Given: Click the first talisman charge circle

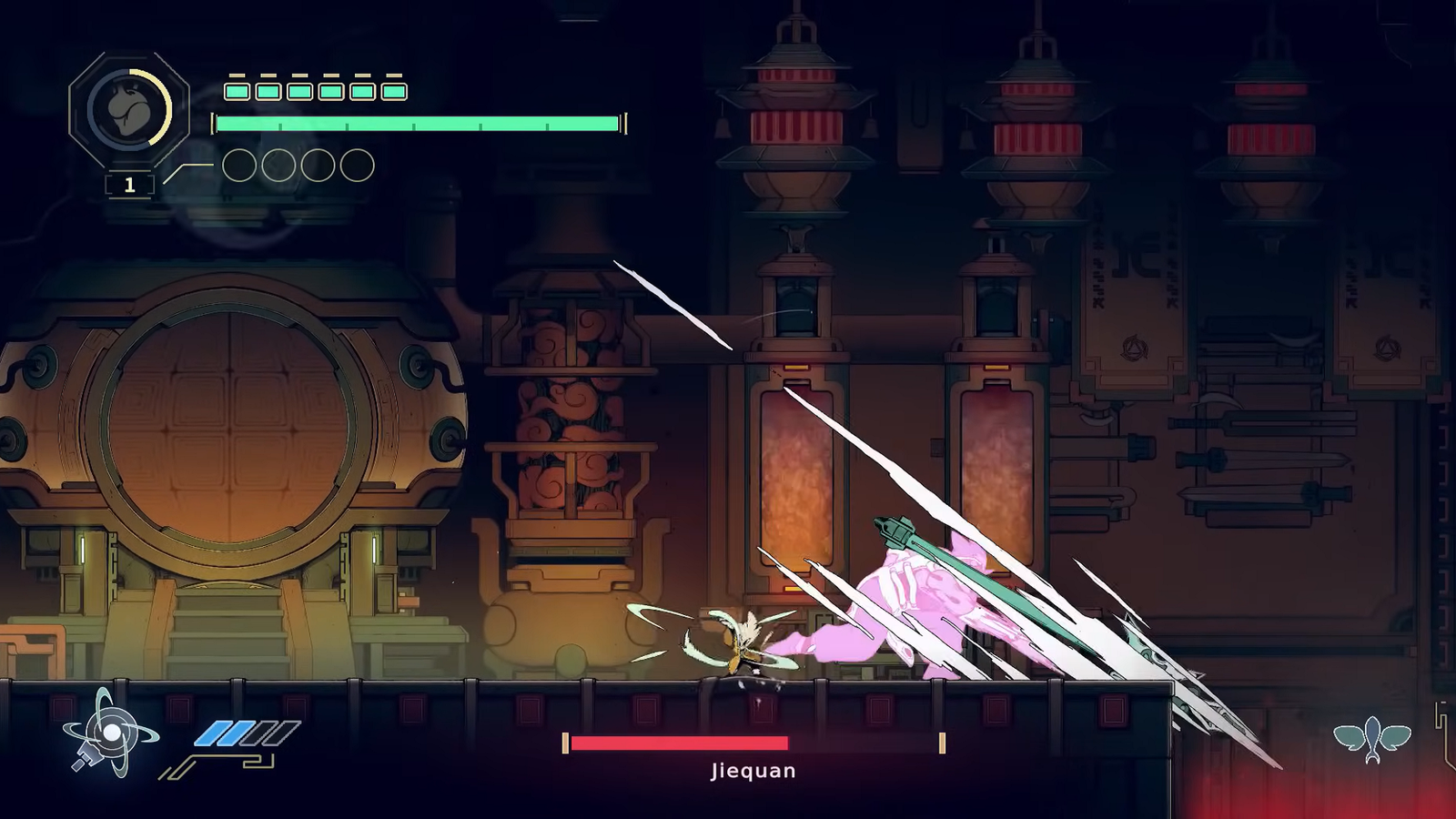Looking at the screenshot, I should coord(241,166).
